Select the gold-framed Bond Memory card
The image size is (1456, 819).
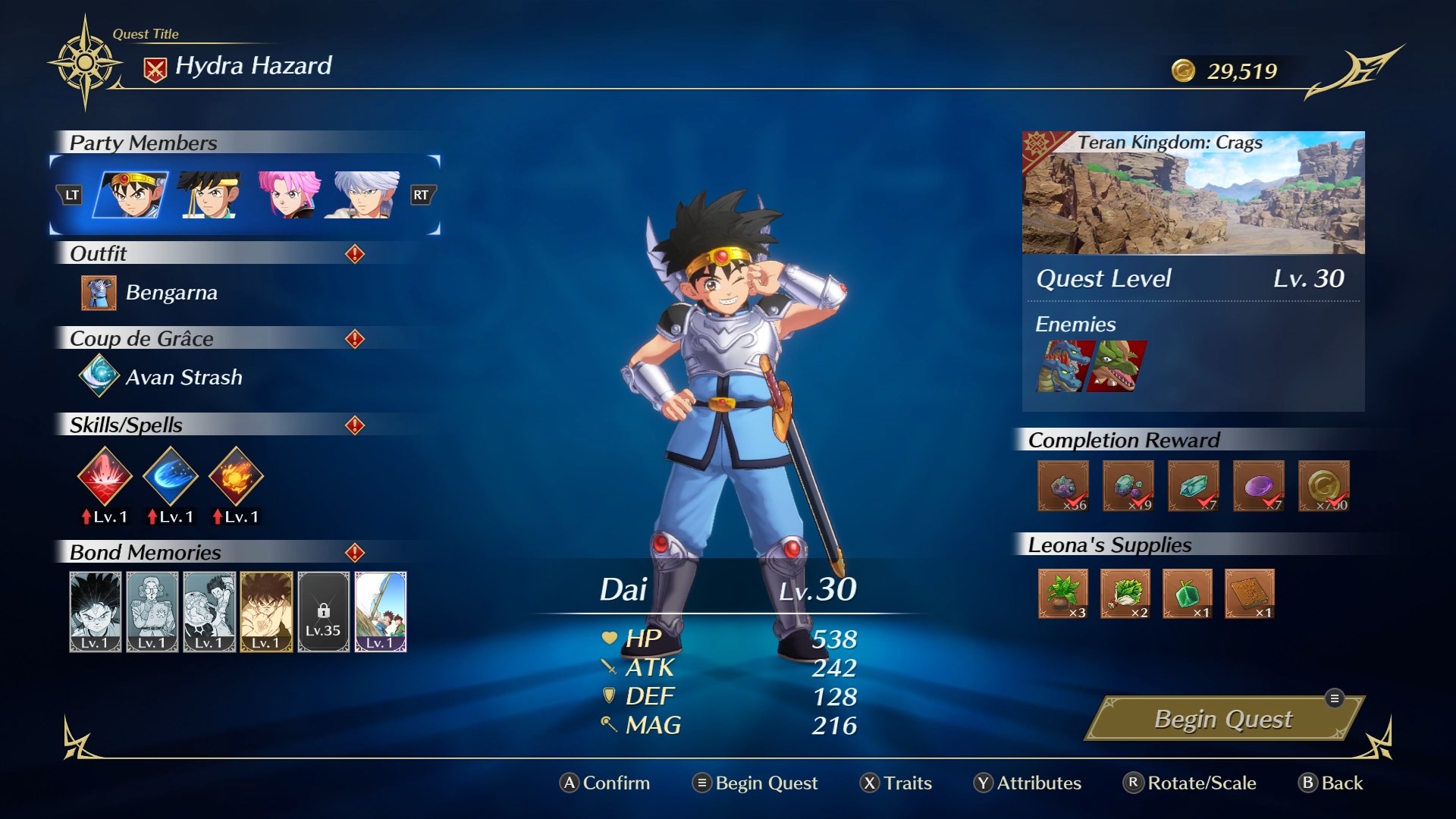click(266, 612)
